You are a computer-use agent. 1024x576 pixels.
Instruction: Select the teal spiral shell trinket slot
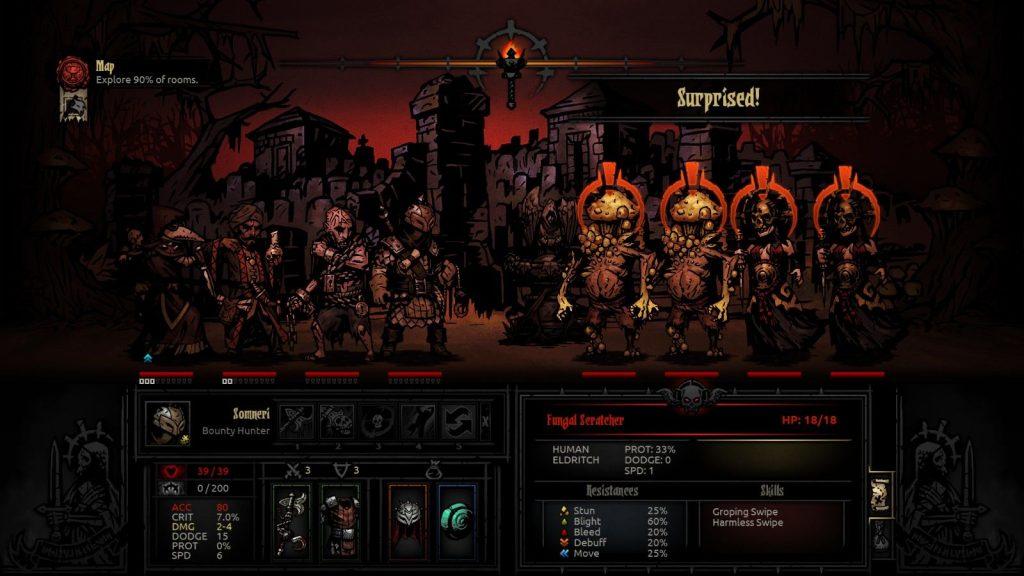coord(456,519)
